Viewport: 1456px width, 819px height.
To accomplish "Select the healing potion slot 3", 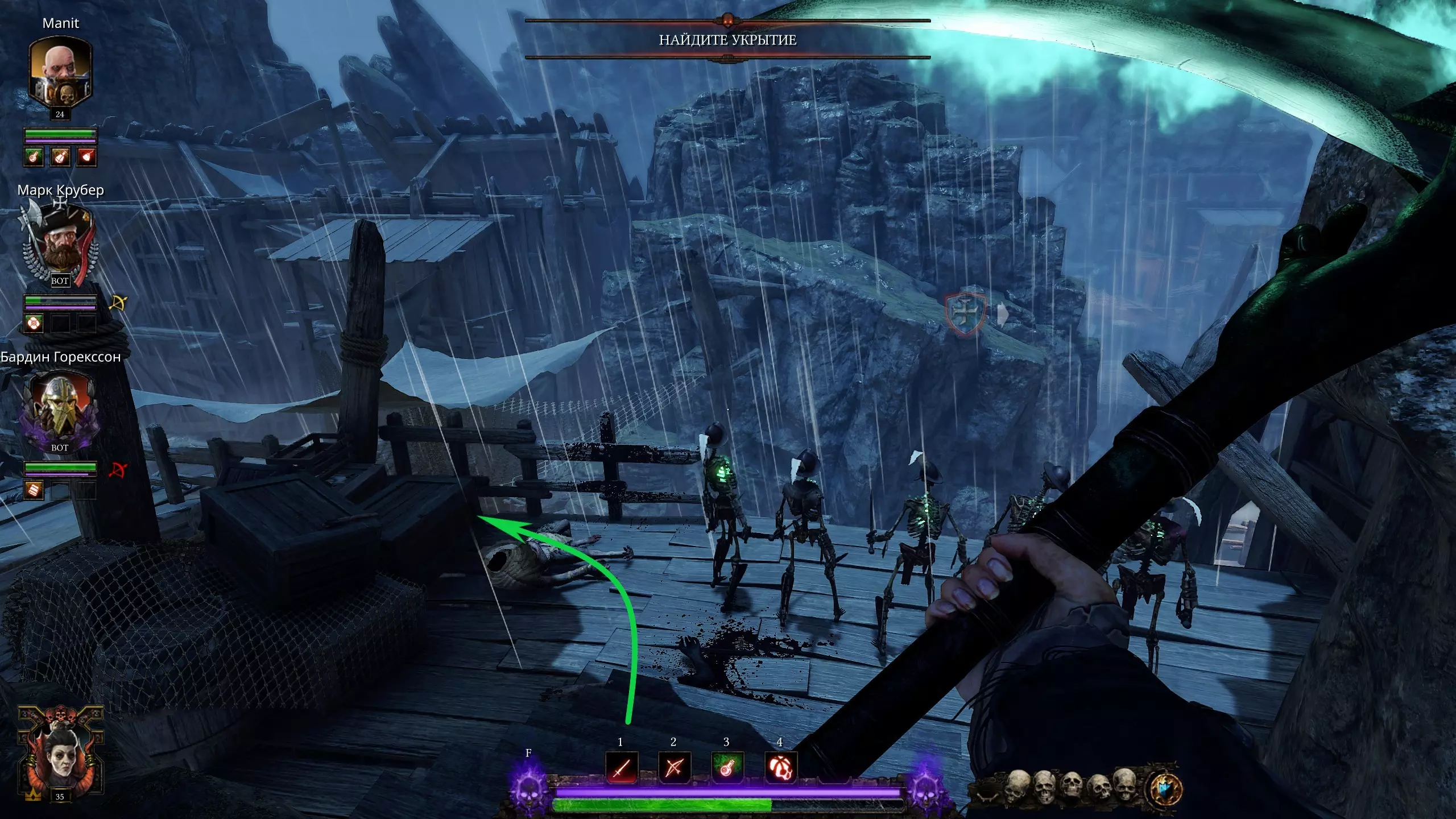I will 727,768.
